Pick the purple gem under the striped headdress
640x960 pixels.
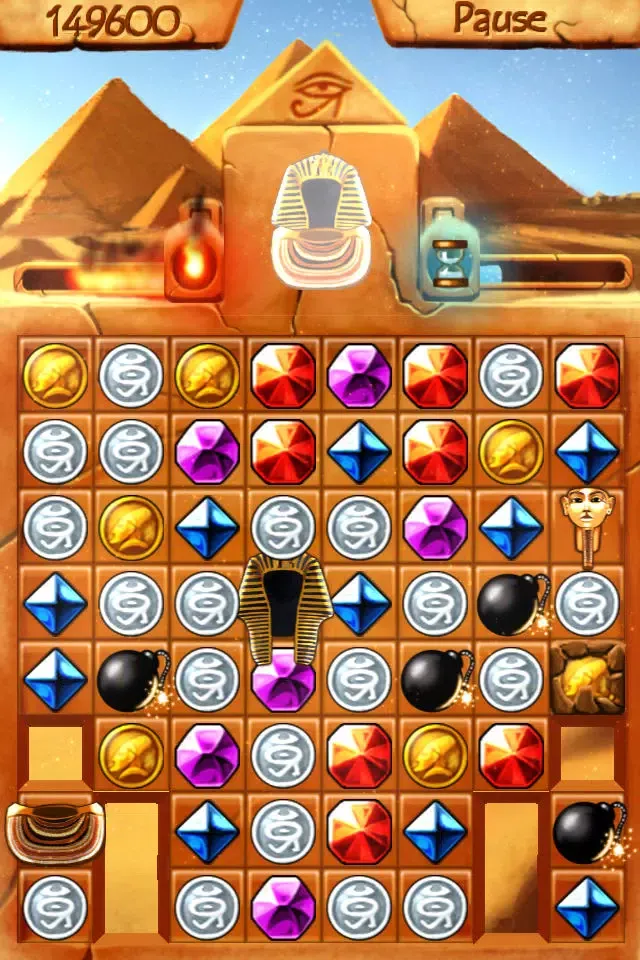(283, 684)
